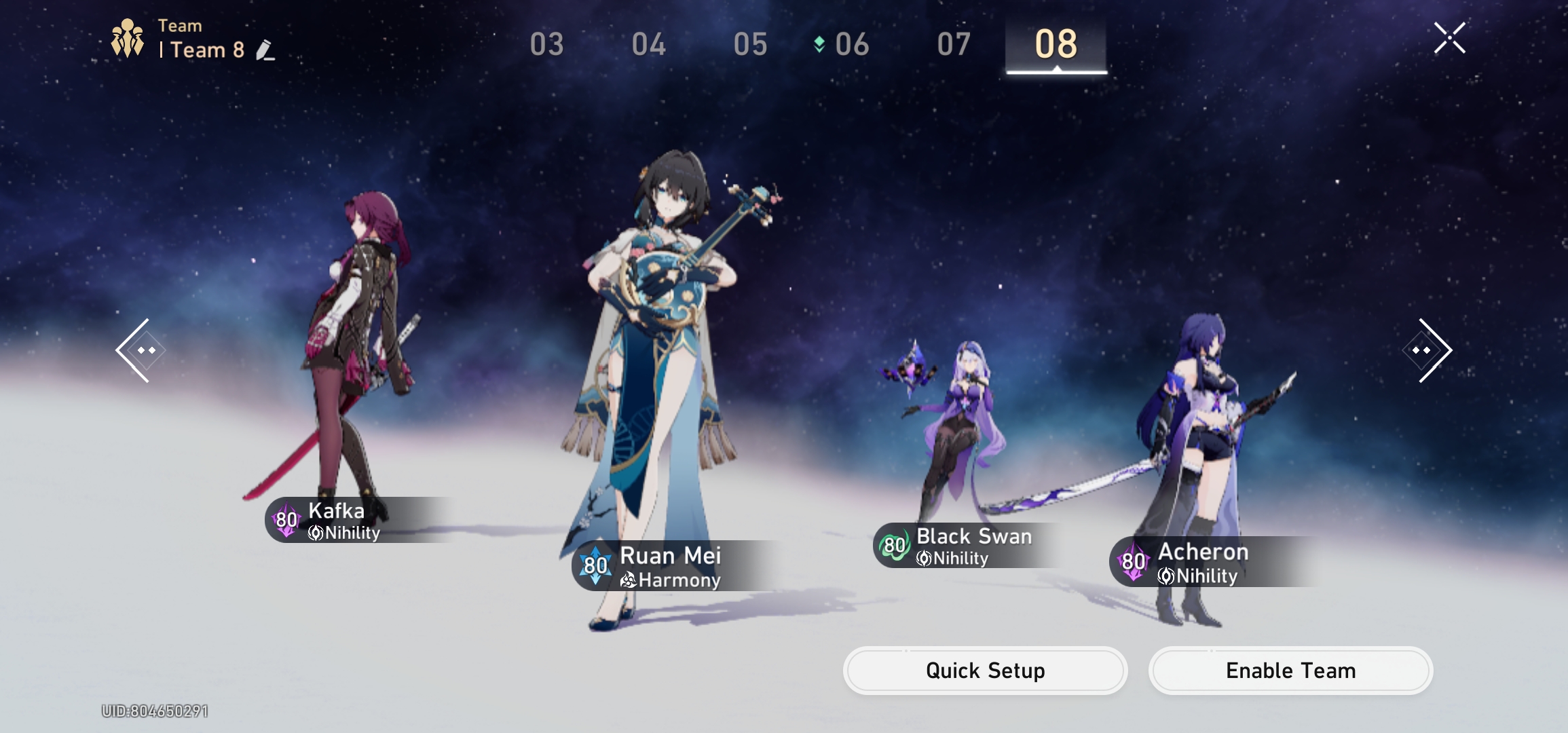The image size is (1568, 733).
Task: Select the pencil icon to rename Team 8
Action: coord(264,50)
